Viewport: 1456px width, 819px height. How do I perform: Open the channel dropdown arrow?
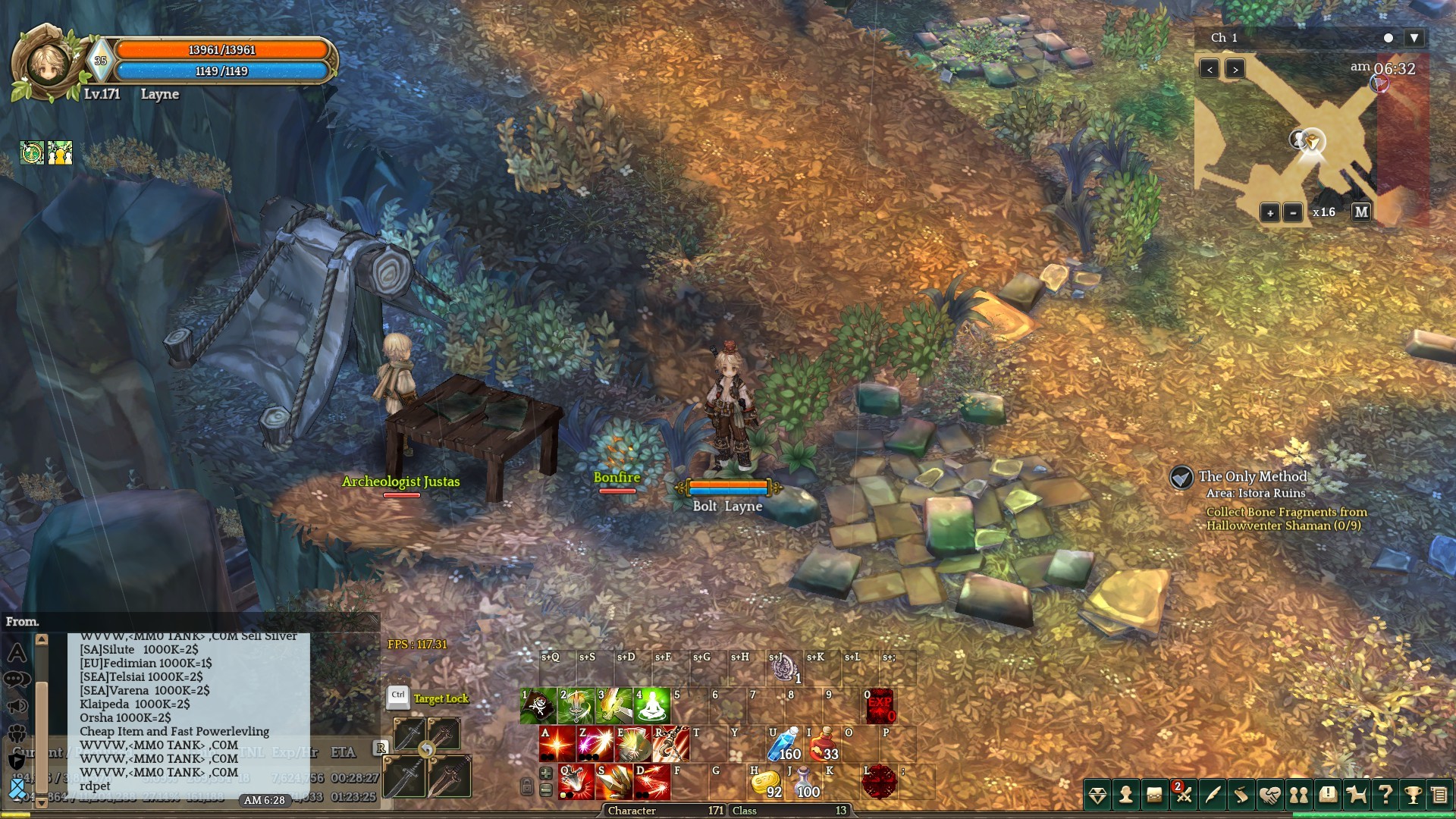tap(1414, 38)
